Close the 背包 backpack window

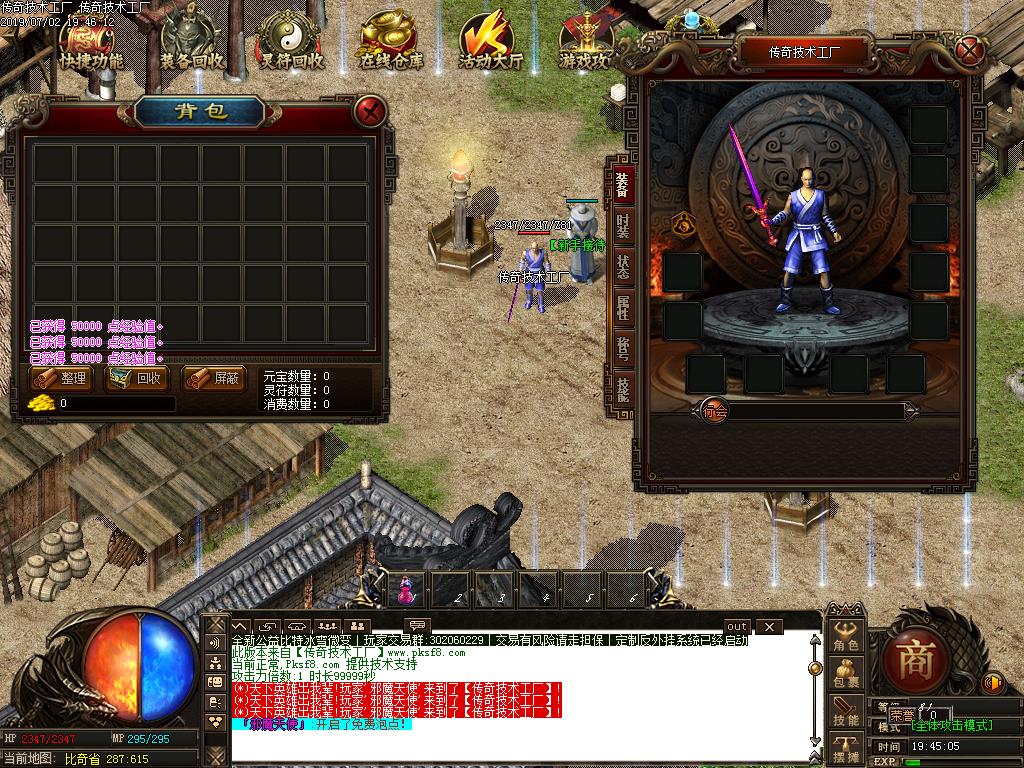[x=371, y=110]
